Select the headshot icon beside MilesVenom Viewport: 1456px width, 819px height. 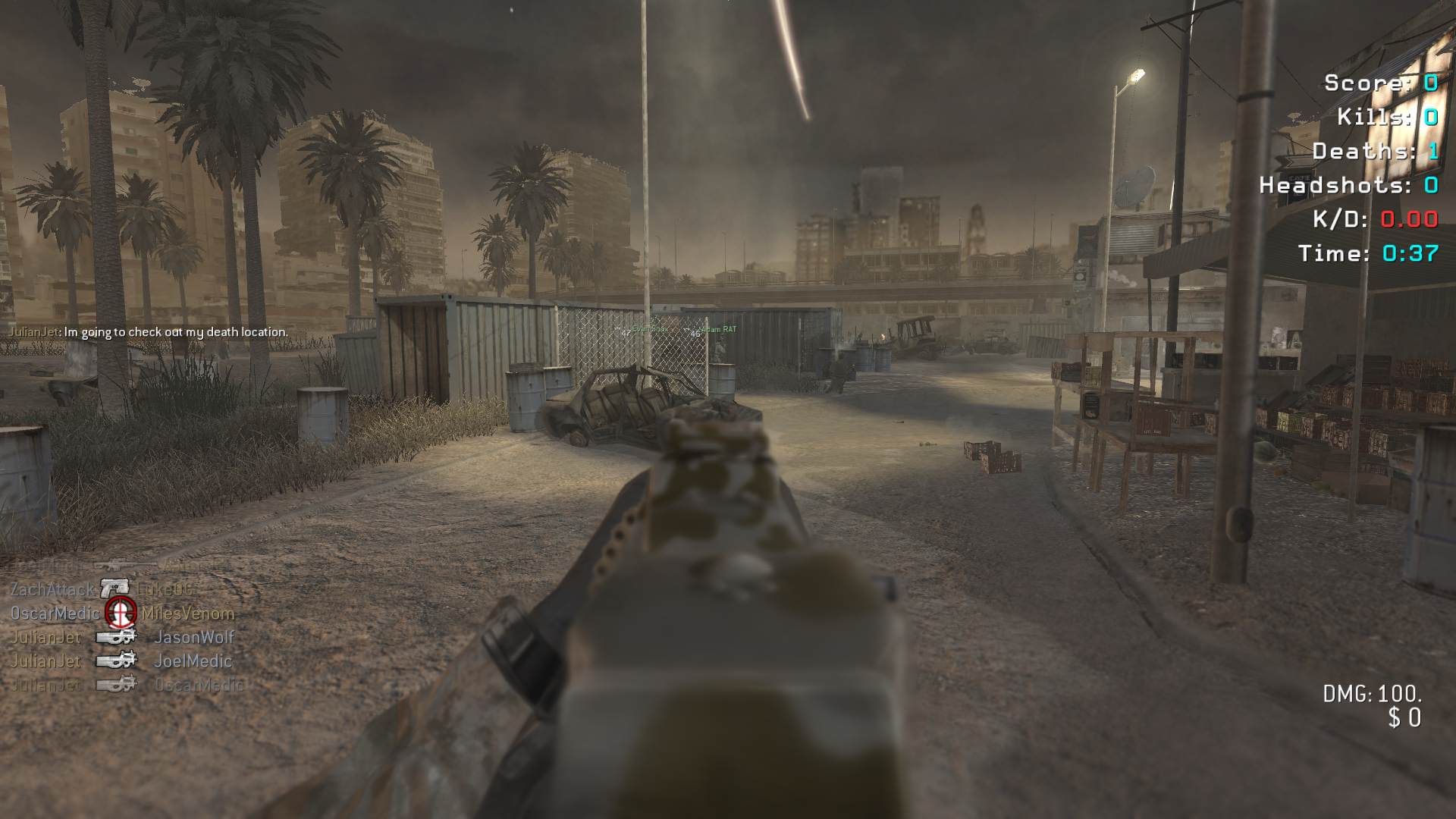pos(121,611)
